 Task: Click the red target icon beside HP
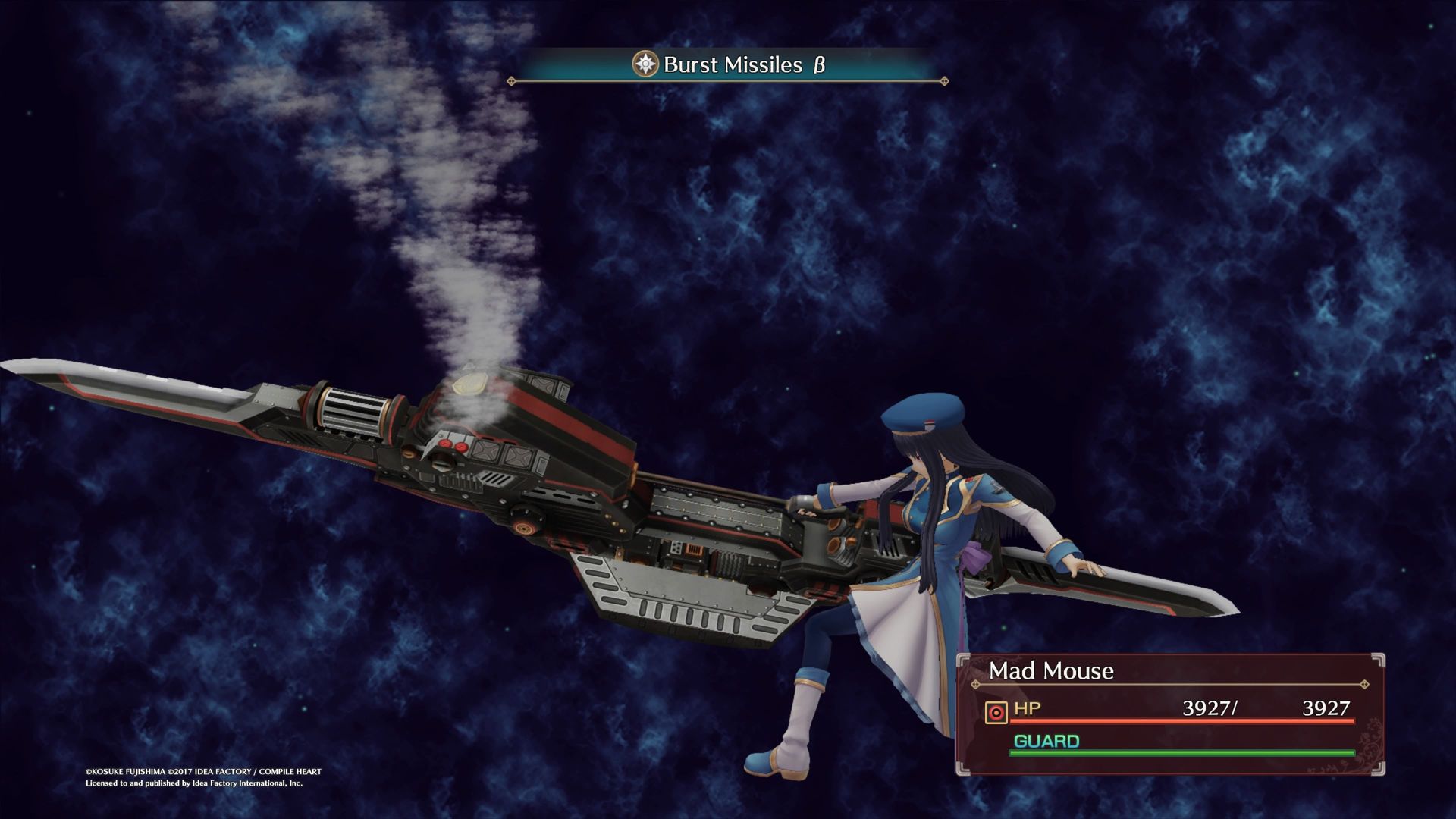point(996,712)
